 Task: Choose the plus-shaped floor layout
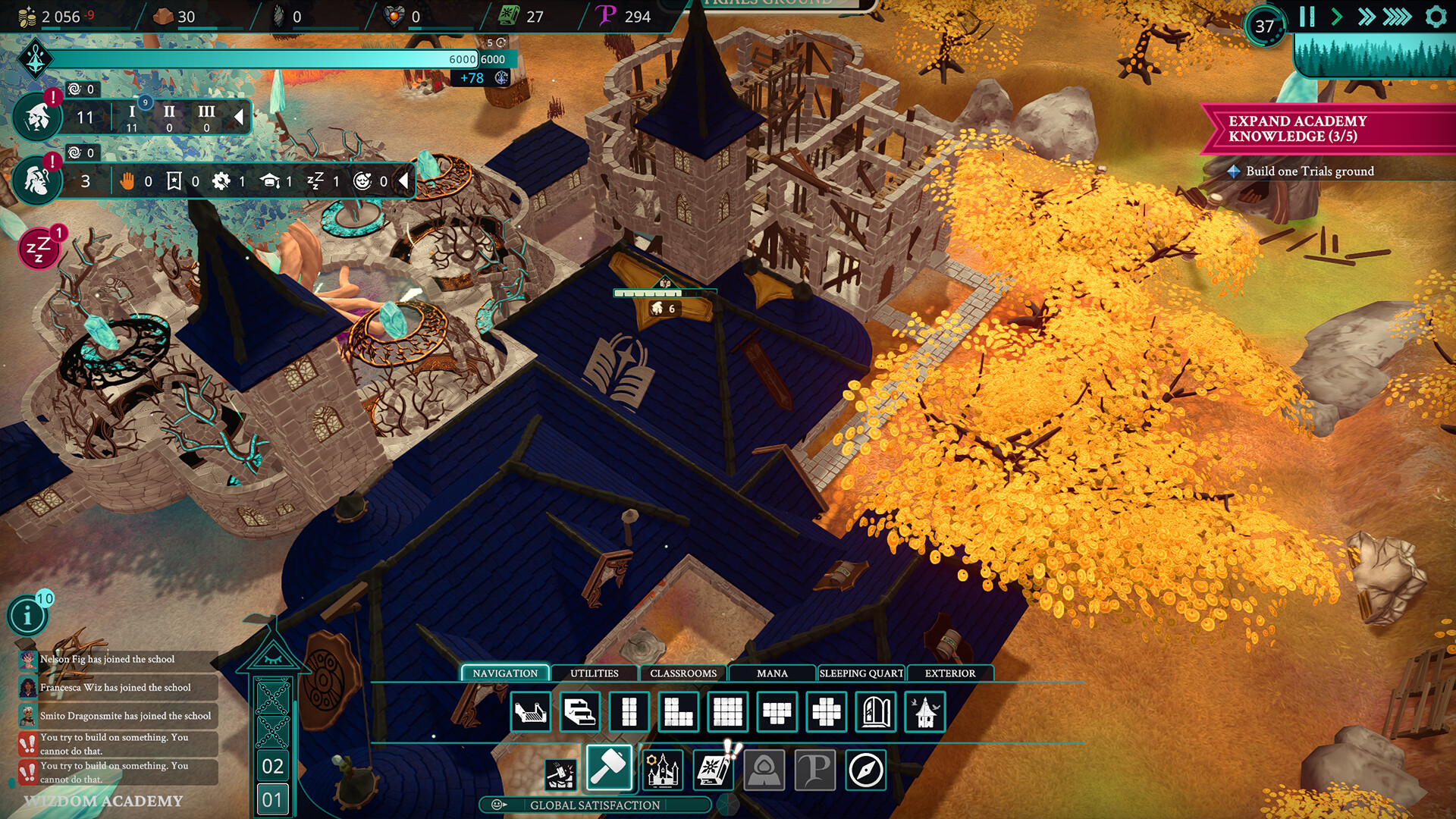(826, 712)
